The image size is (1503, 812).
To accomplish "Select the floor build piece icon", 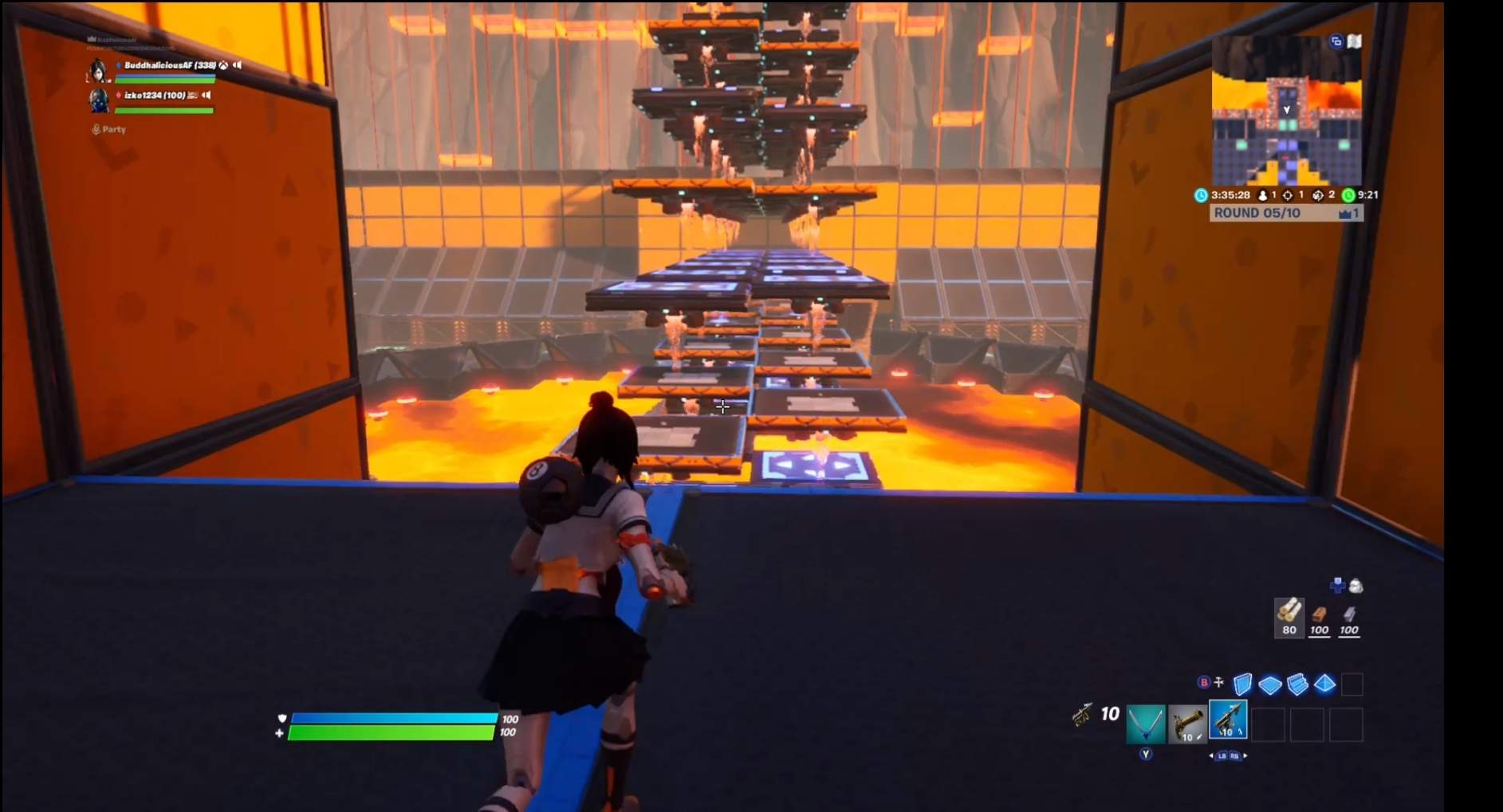I will click(x=1269, y=685).
